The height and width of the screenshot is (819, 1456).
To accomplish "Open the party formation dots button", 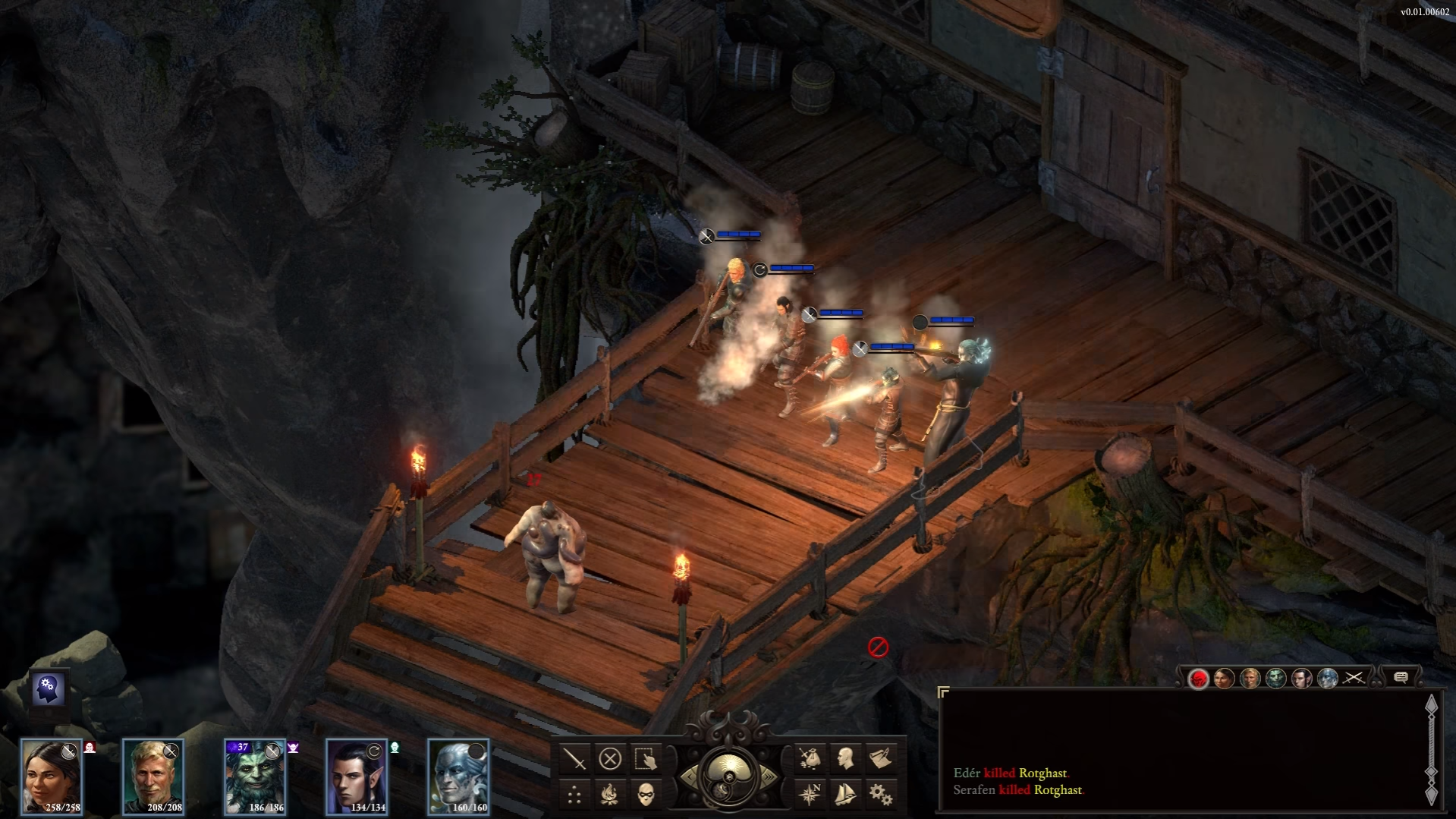I will [575, 795].
